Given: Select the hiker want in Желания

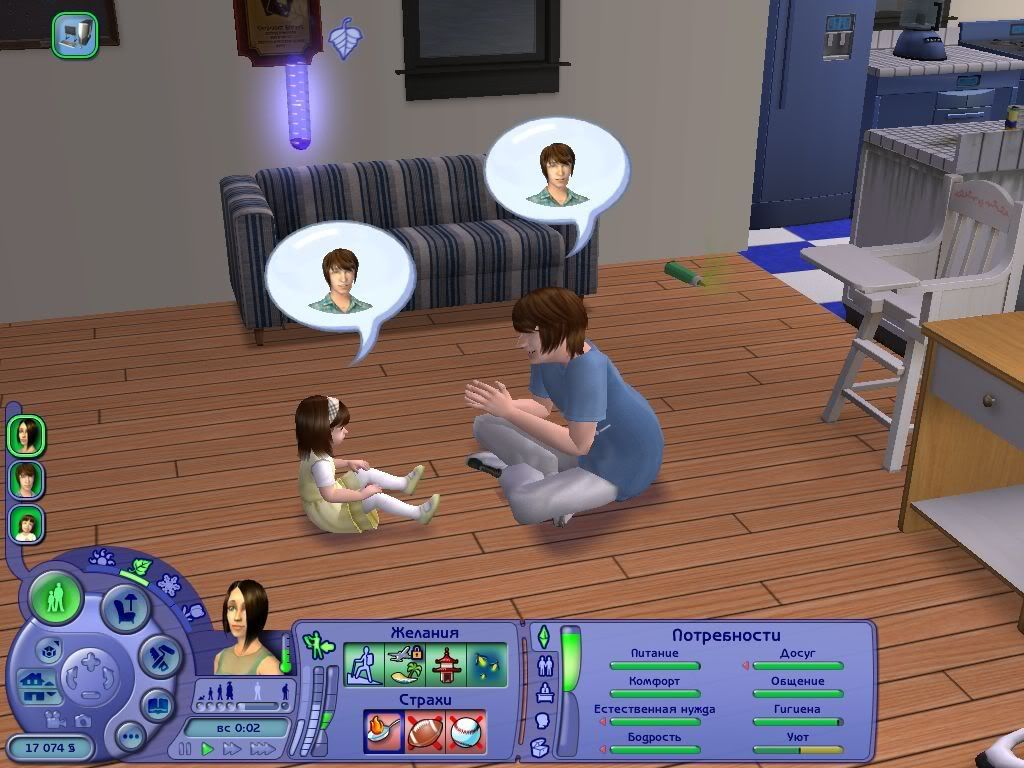Looking at the screenshot, I should (x=364, y=664).
